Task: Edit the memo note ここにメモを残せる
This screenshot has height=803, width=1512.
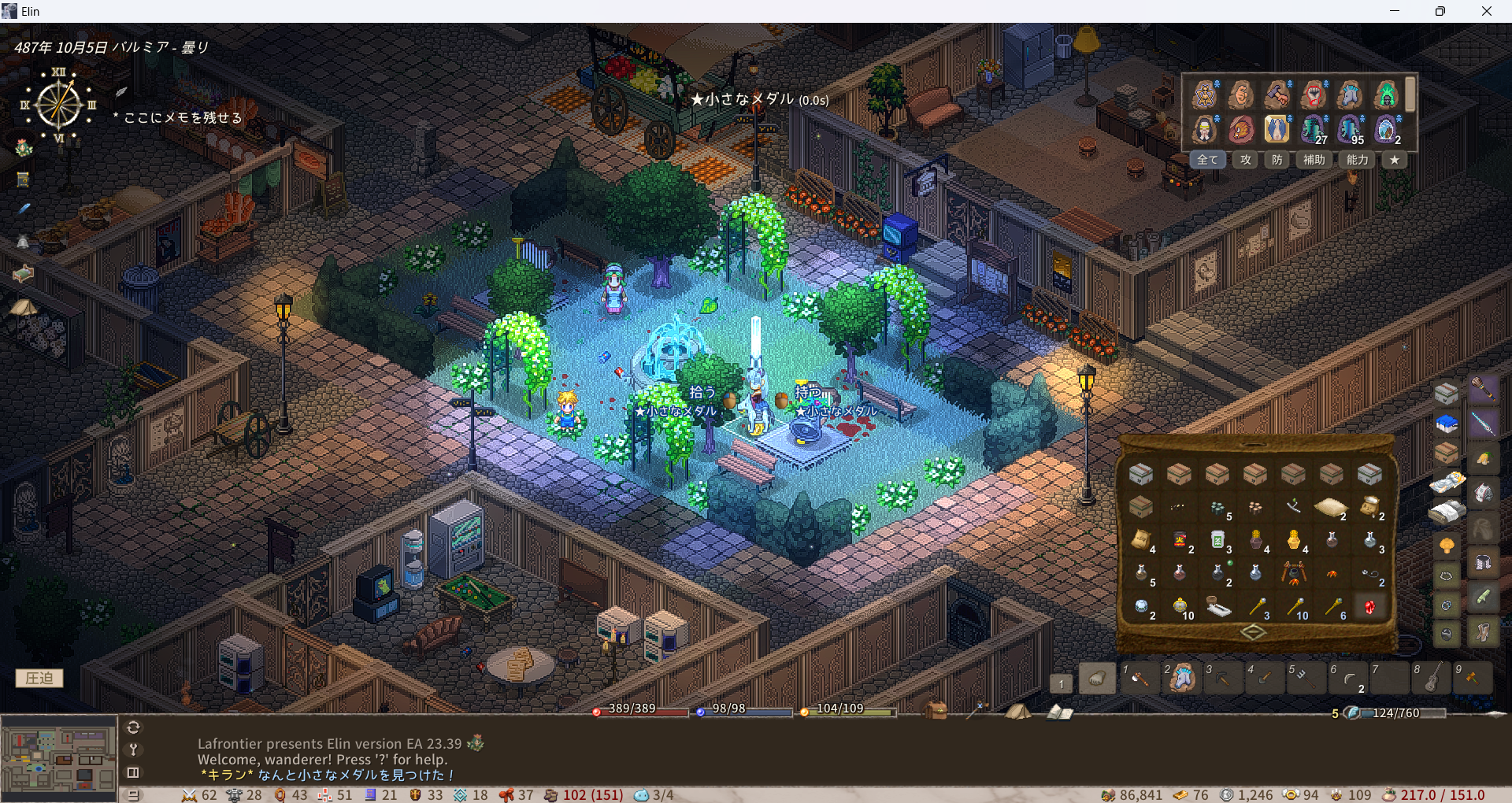Action: pos(183,118)
